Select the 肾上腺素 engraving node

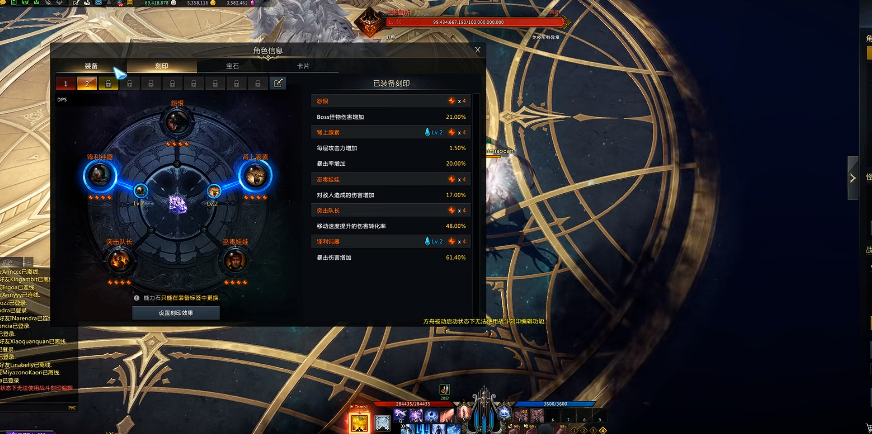pyautogui.click(x=254, y=174)
